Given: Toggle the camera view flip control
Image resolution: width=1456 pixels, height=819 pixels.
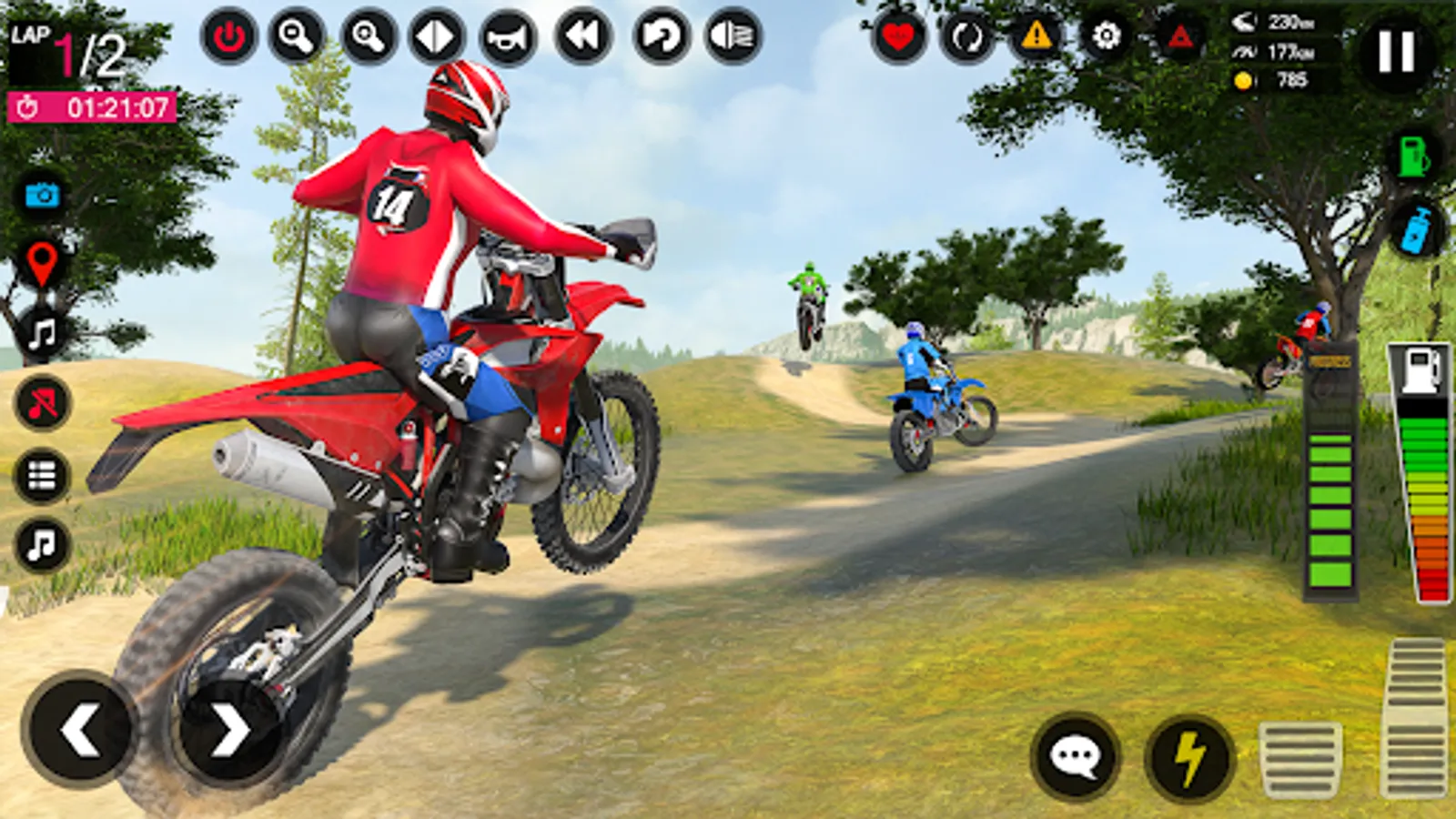Looking at the screenshot, I should pos(435,36).
